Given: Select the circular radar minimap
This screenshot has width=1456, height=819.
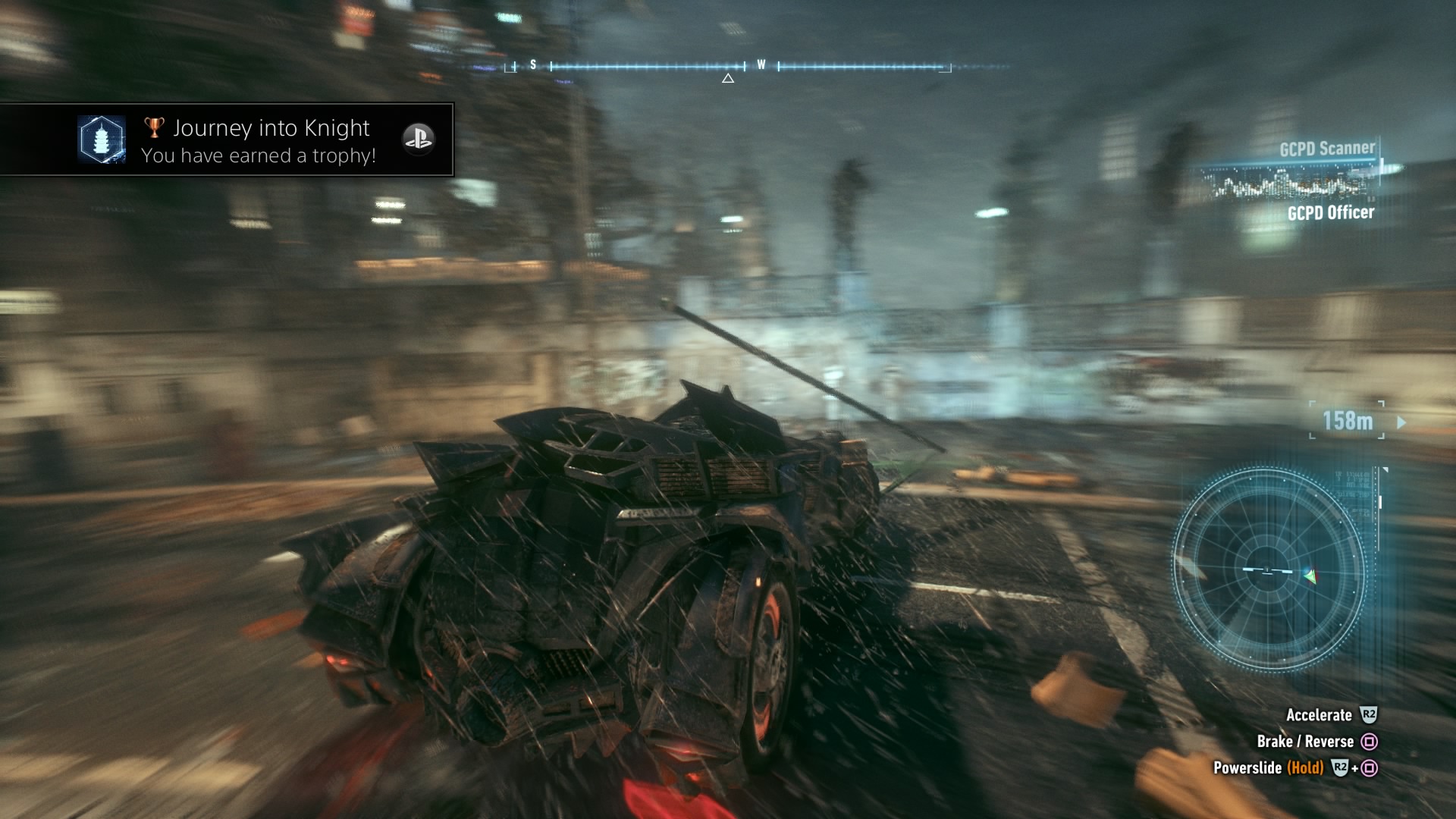Looking at the screenshot, I should coord(1268,570).
